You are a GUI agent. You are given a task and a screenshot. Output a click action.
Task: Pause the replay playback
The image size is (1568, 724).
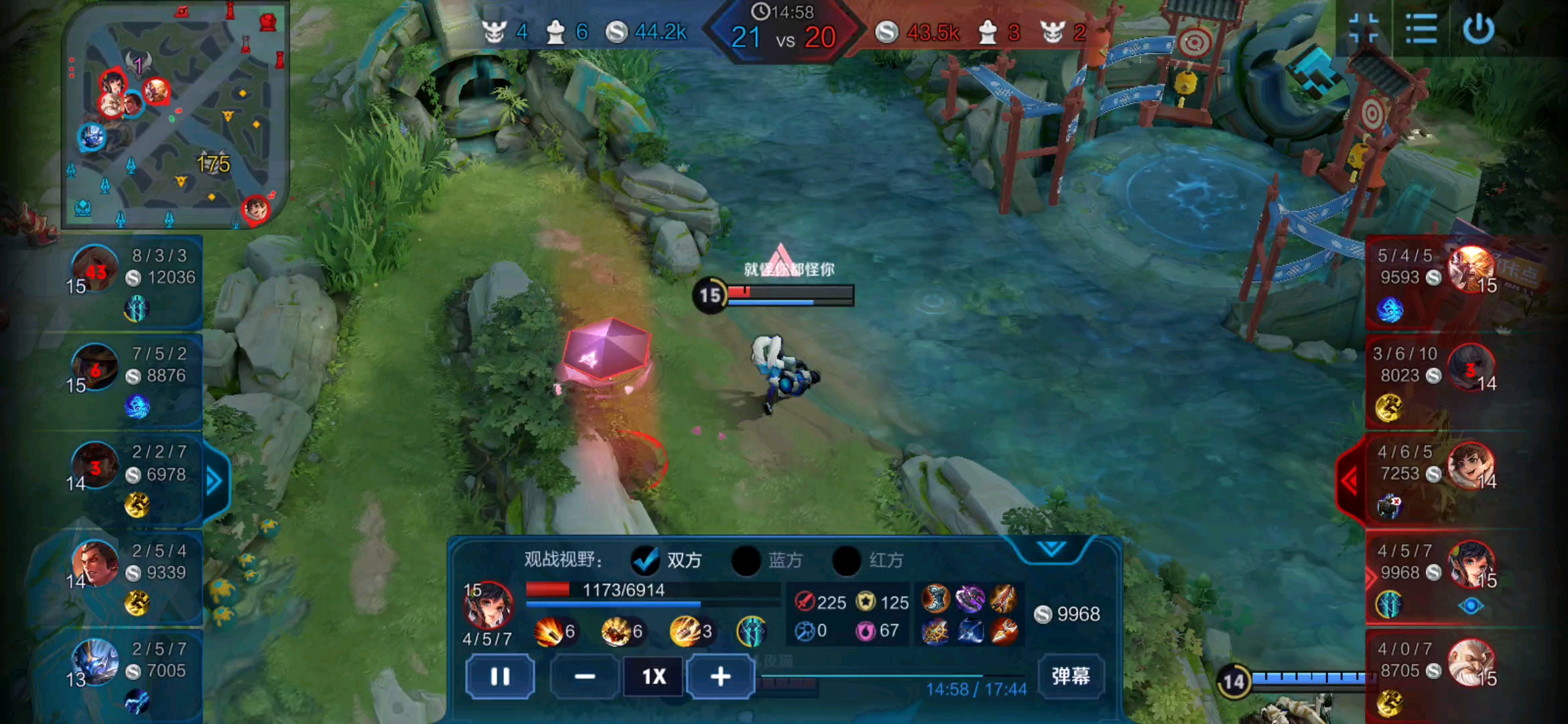[x=500, y=677]
